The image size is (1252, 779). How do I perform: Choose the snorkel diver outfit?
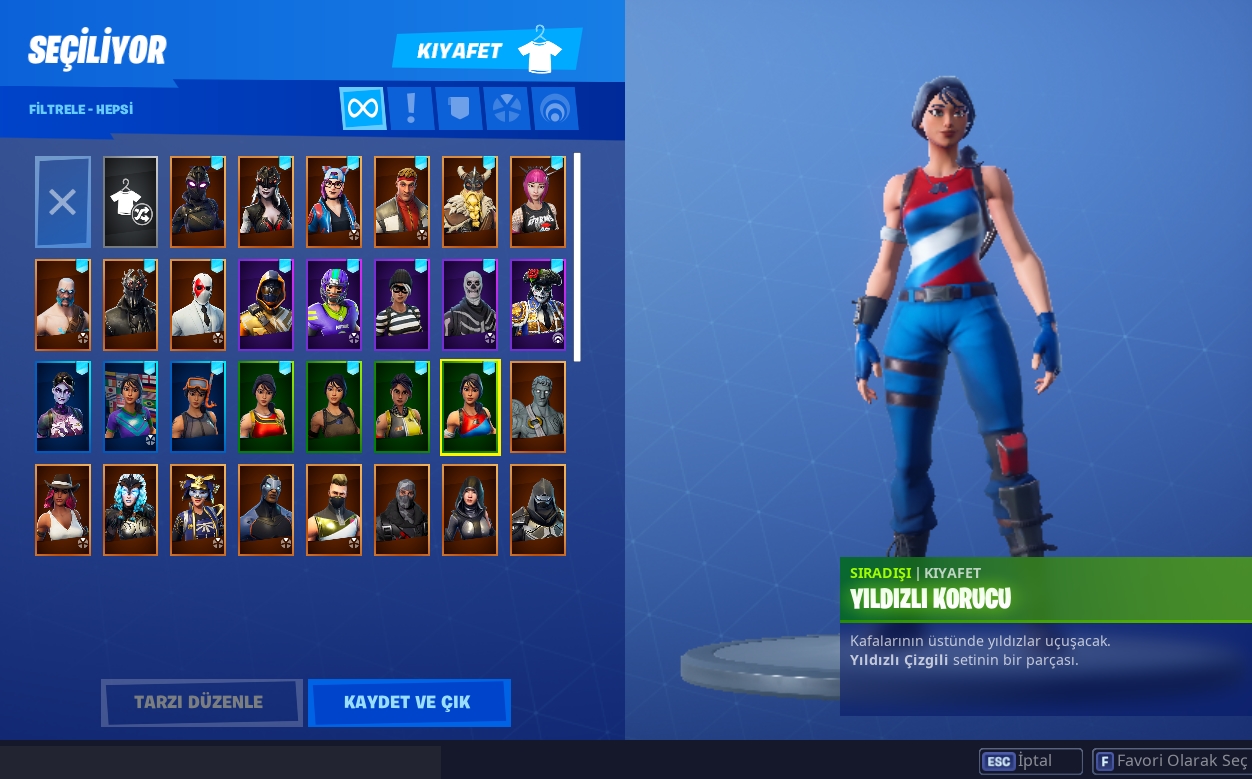pyautogui.click(x=198, y=407)
